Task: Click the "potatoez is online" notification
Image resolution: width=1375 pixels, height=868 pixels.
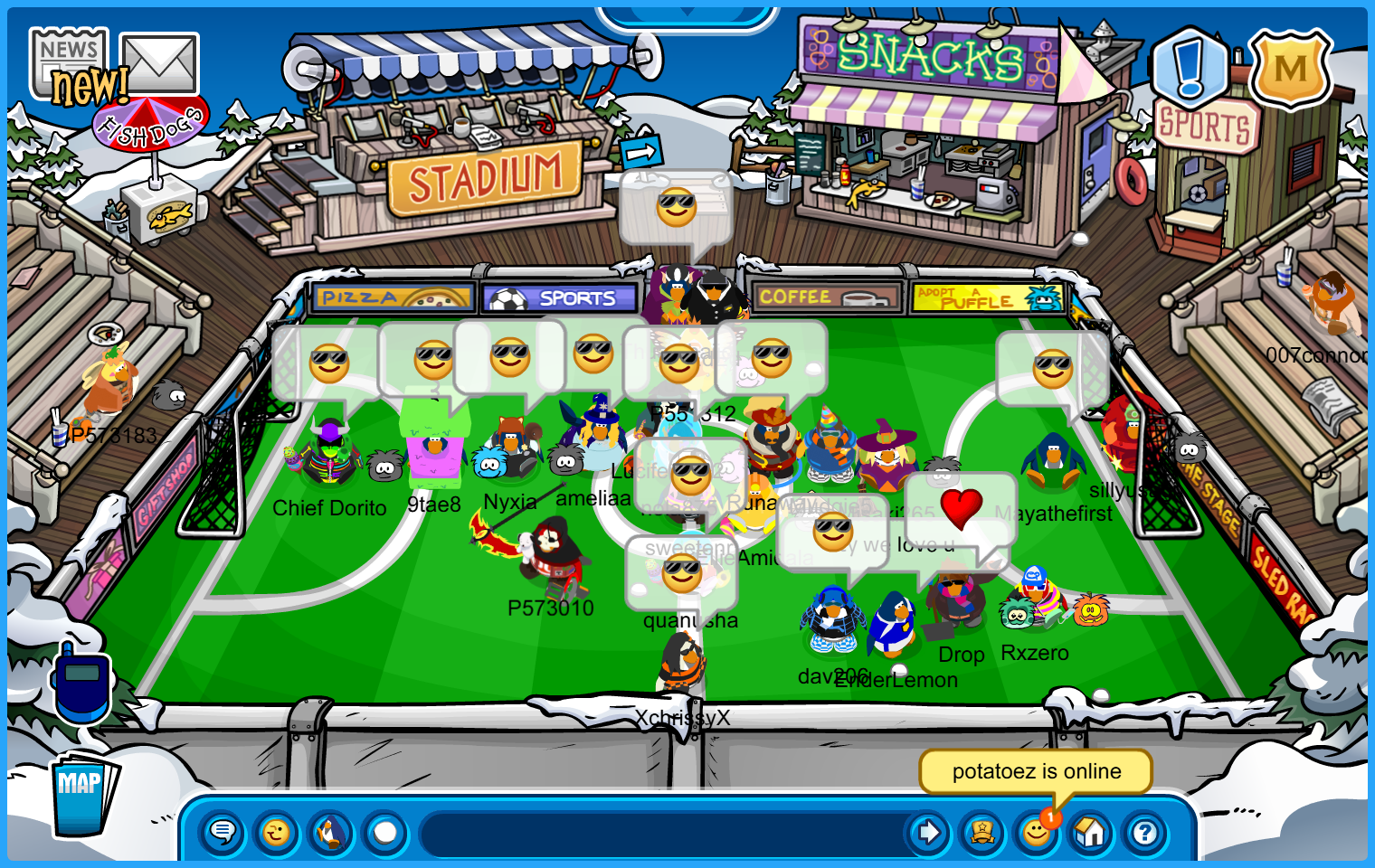Action: pyautogui.click(x=1036, y=771)
